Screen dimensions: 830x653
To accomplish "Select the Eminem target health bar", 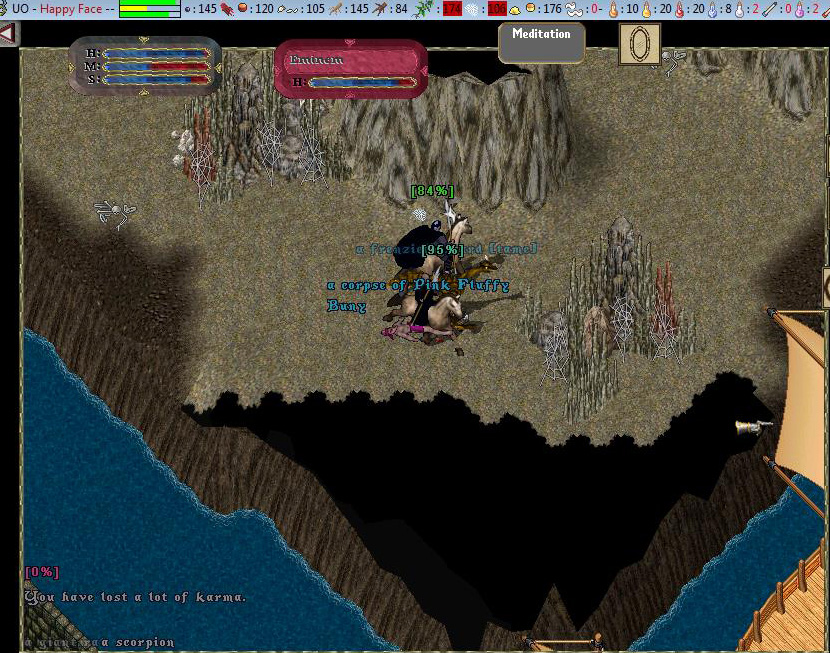I will point(350,70).
